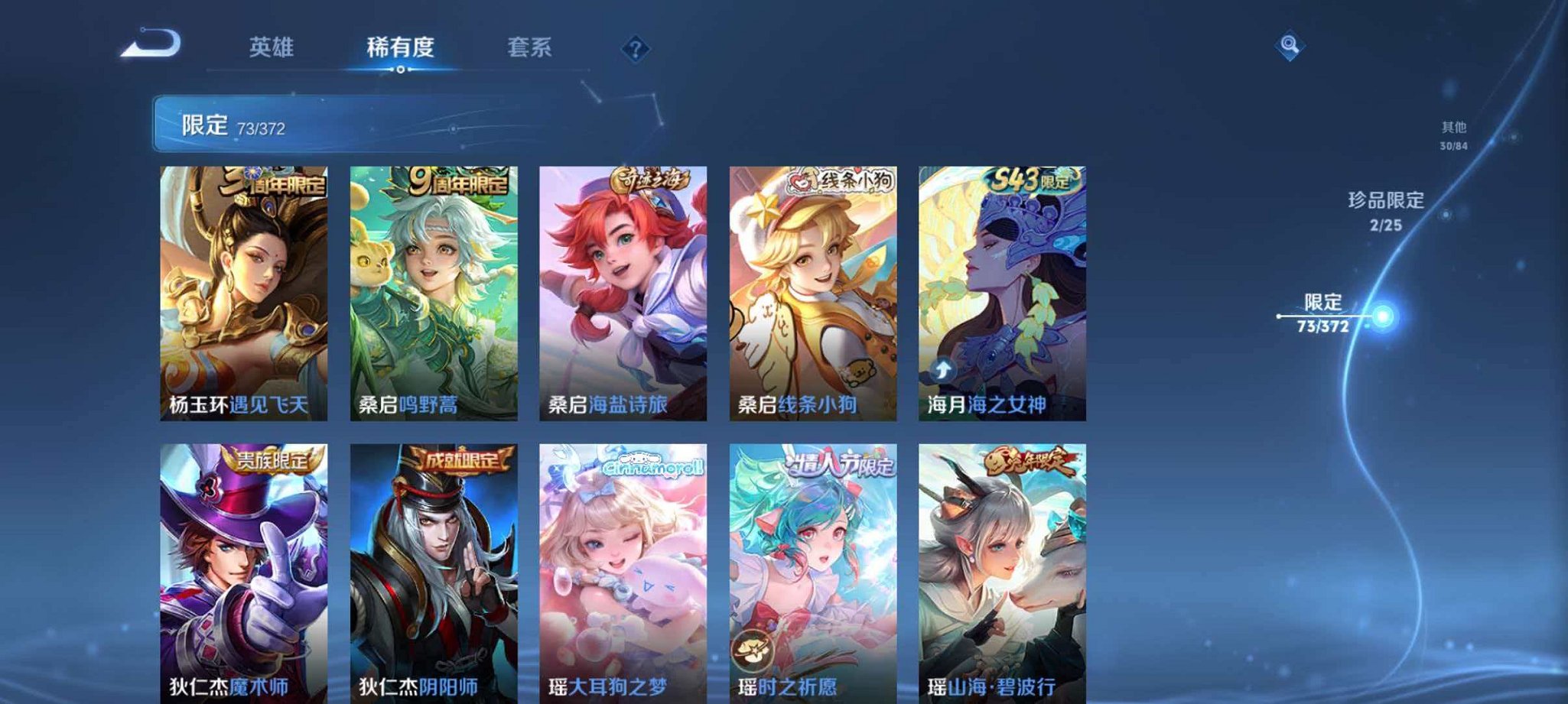
Task: Click the small badge icon on 瑶时之祈愿 card
Action: tap(752, 649)
